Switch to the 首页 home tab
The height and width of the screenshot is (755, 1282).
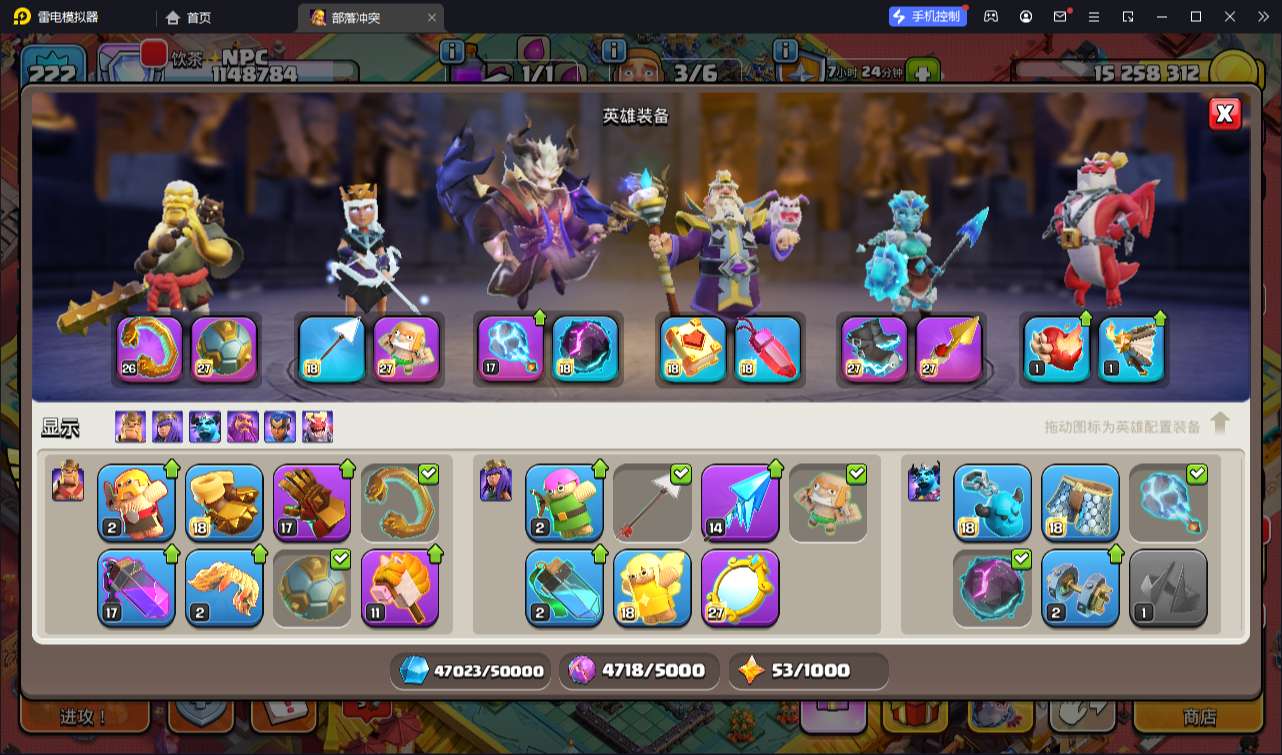coord(188,17)
